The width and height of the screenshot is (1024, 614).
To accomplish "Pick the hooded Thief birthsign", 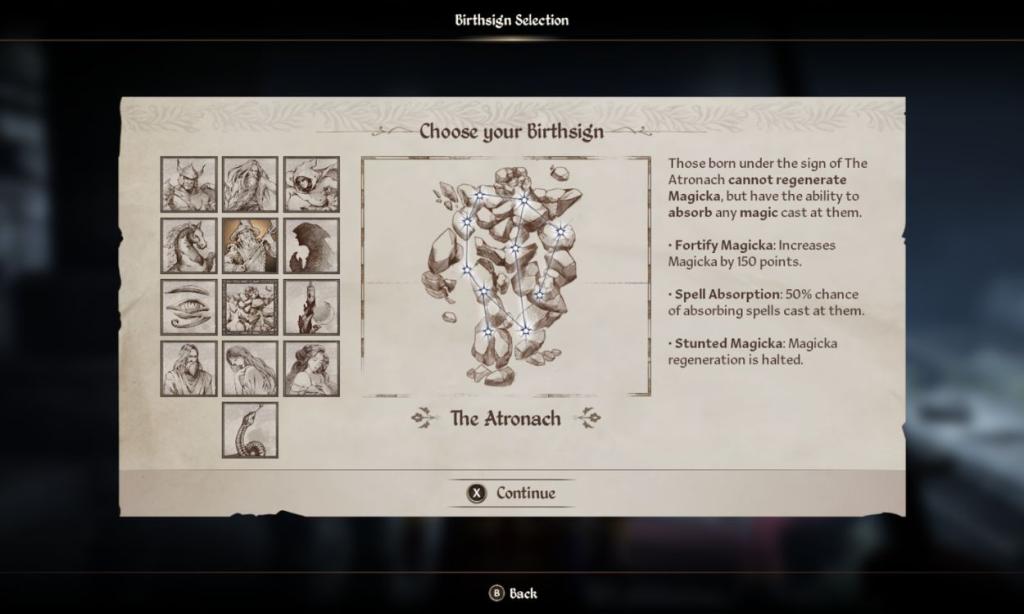I will (311, 184).
